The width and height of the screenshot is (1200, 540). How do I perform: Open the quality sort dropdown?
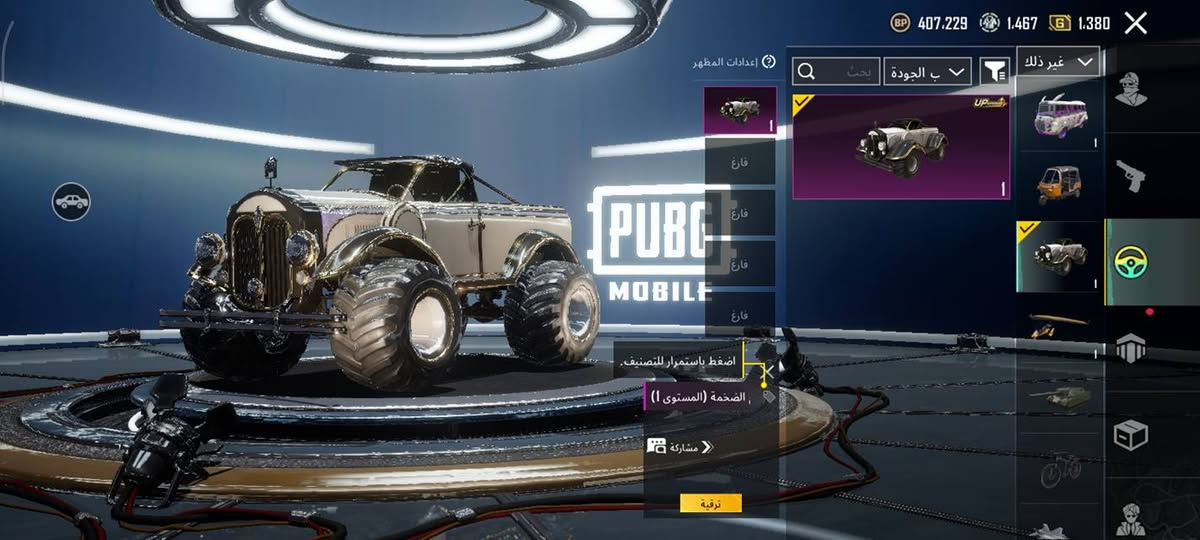point(928,71)
